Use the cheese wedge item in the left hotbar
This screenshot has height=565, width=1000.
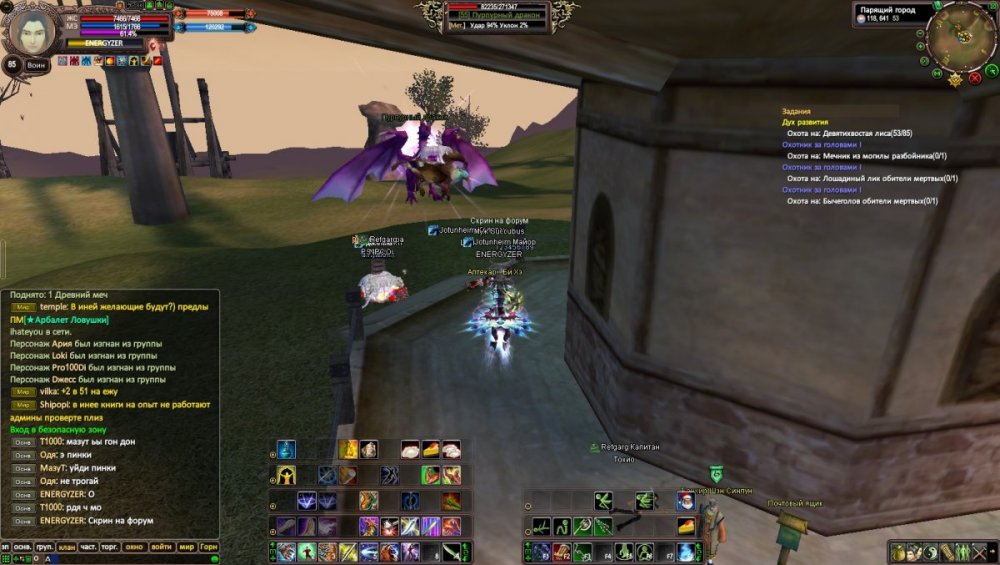(x=430, y=449)
